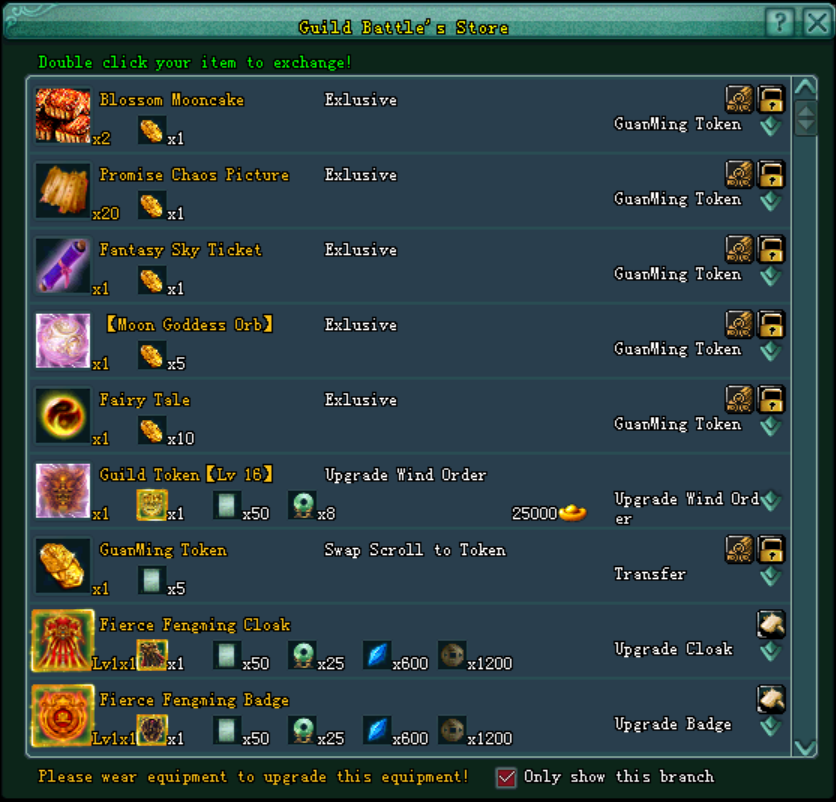Open help with the question mark button
The height and width of the screenshot is (802, 836).
(782, 22)
